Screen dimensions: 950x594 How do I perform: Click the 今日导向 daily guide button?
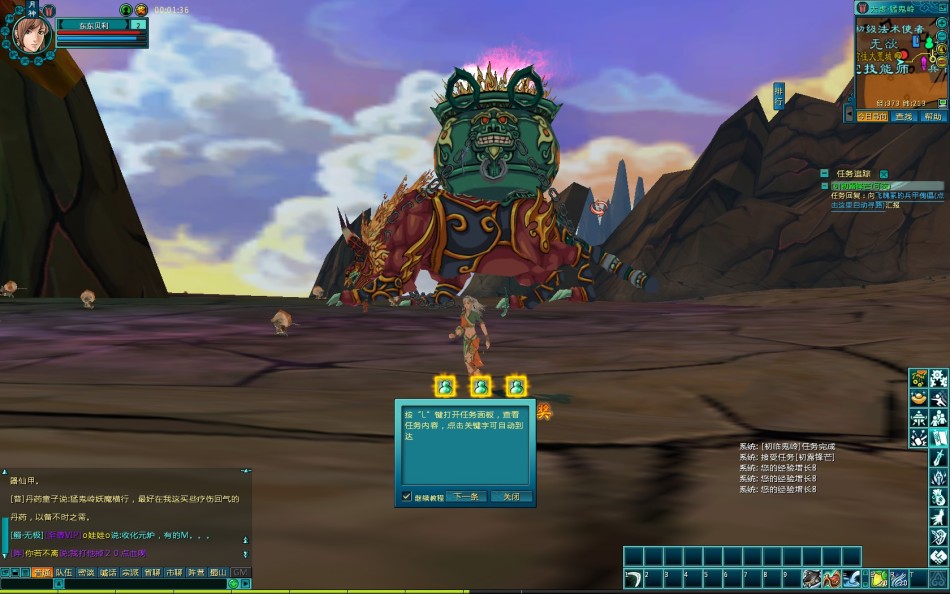(871, 116)
